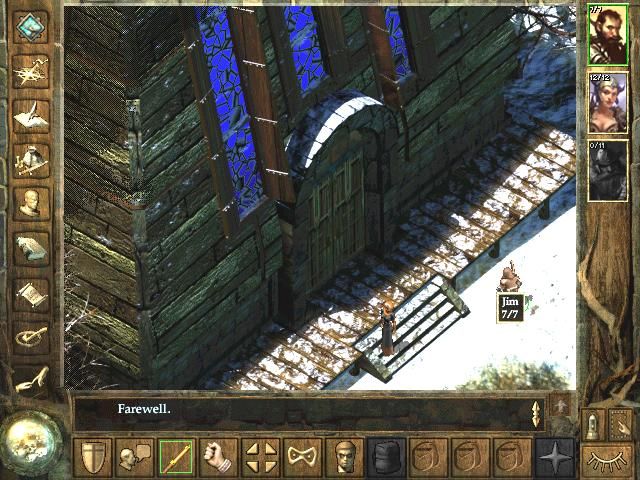Open the priest scroll icon

[x=32, y=294]
